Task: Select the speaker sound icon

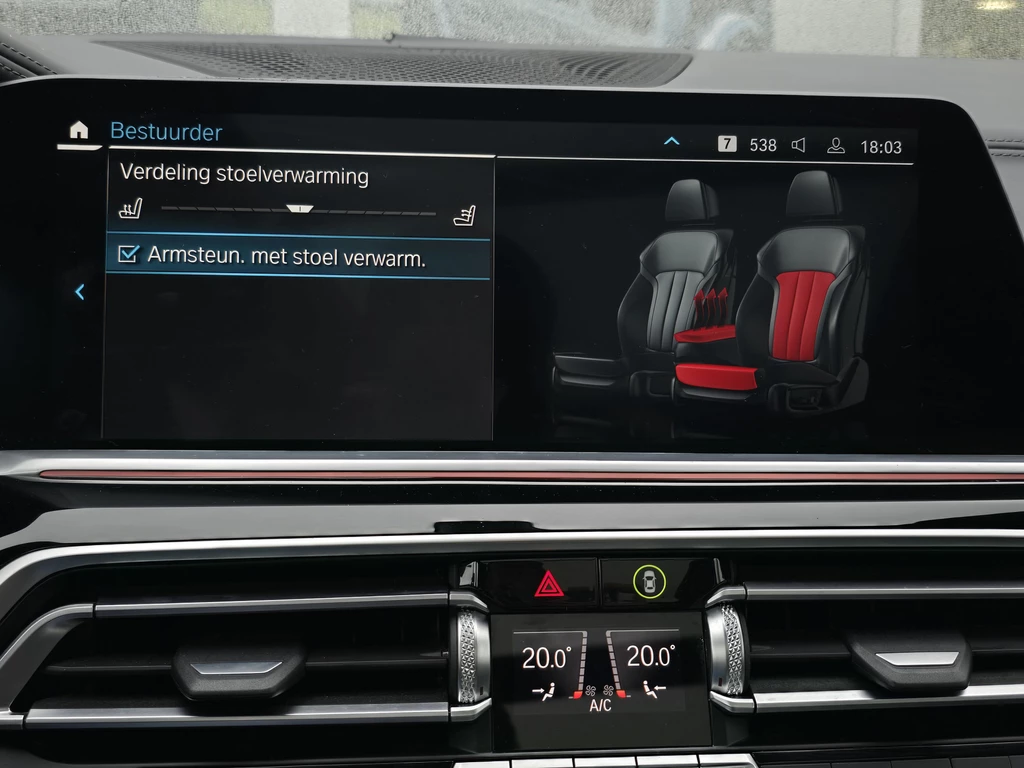Action: tap(798, 146)
